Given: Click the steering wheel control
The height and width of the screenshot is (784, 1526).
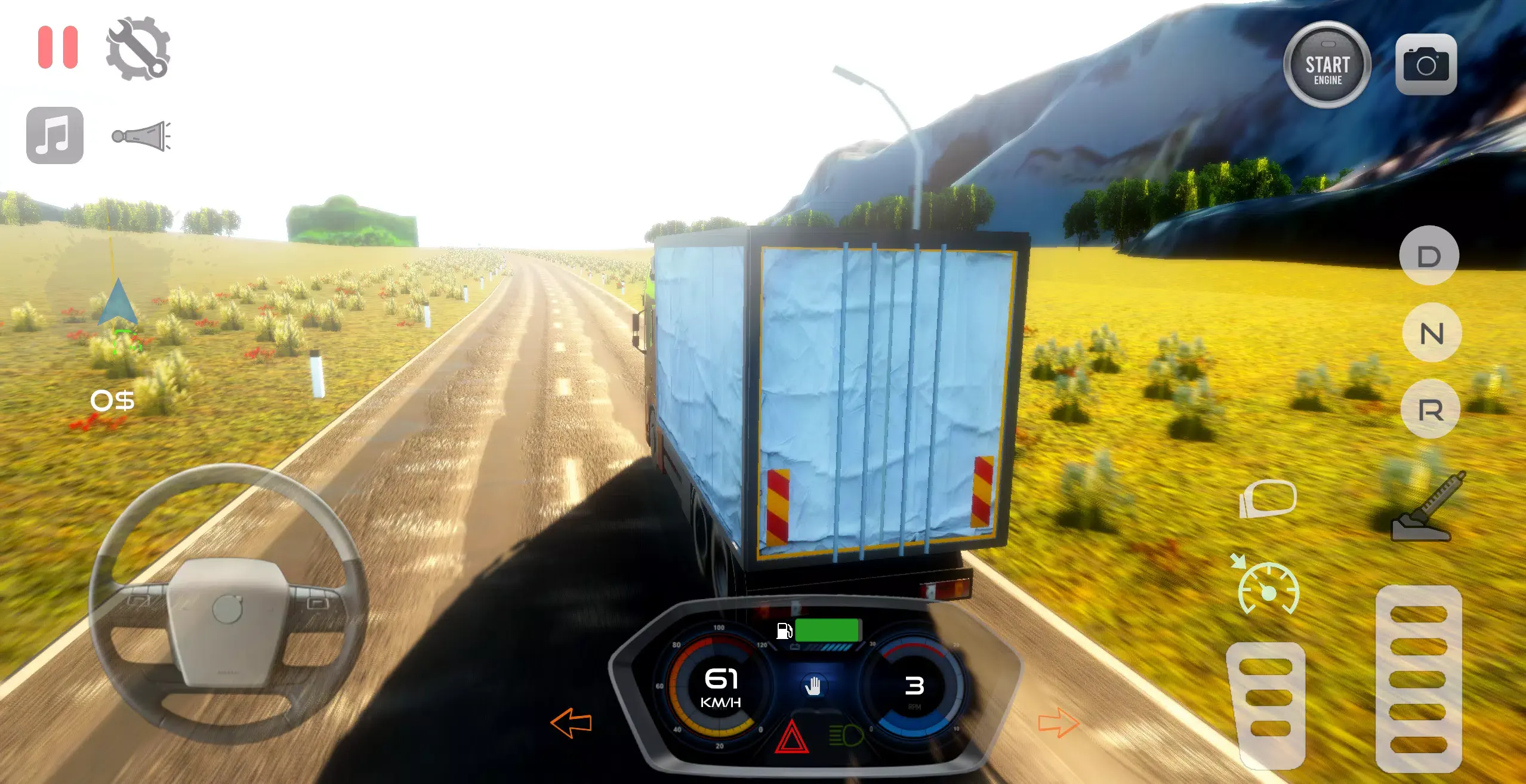Looking at the screenshot, I should [227, 604].
